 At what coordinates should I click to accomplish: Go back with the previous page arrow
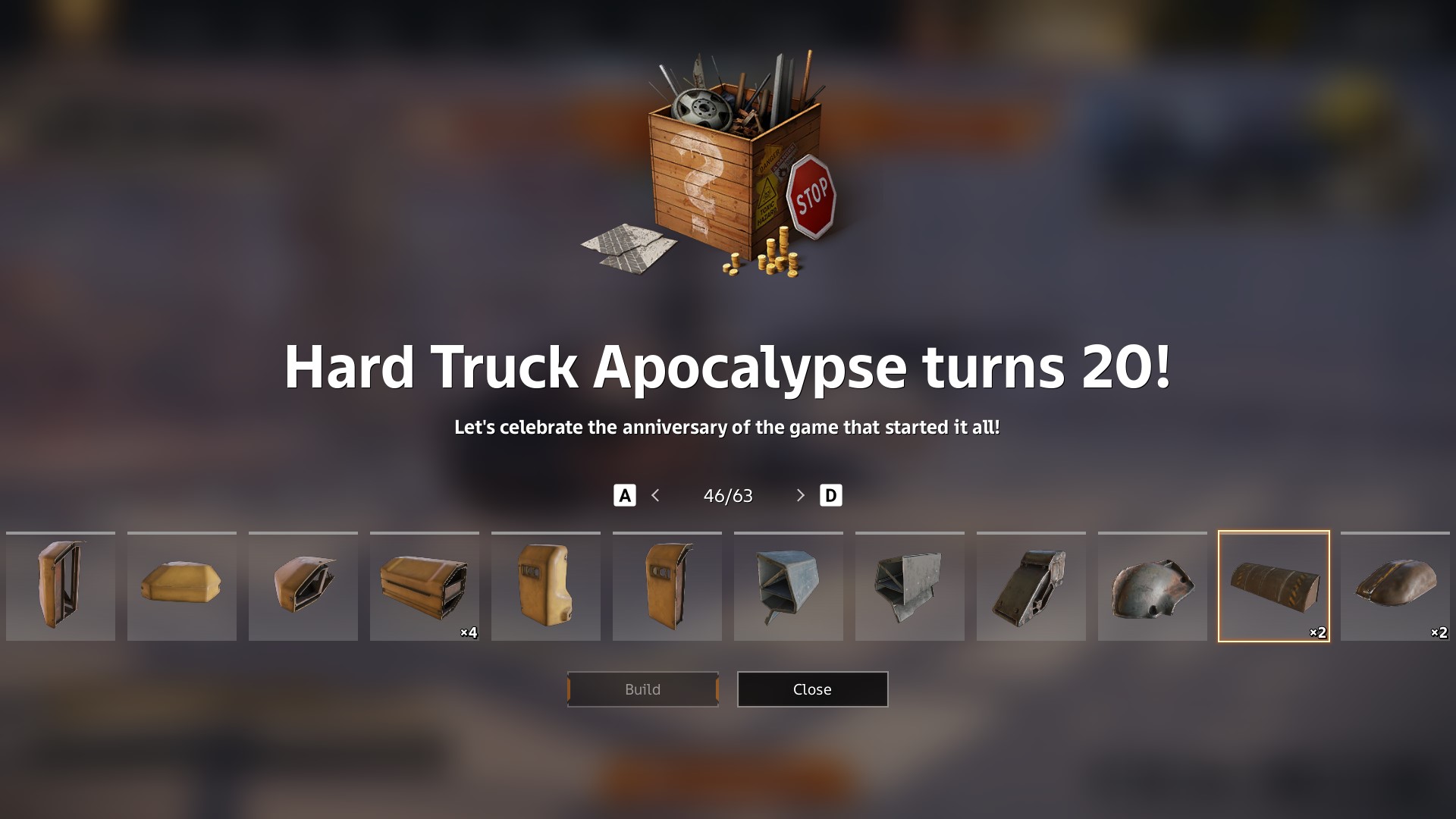[x=656, y=495]
